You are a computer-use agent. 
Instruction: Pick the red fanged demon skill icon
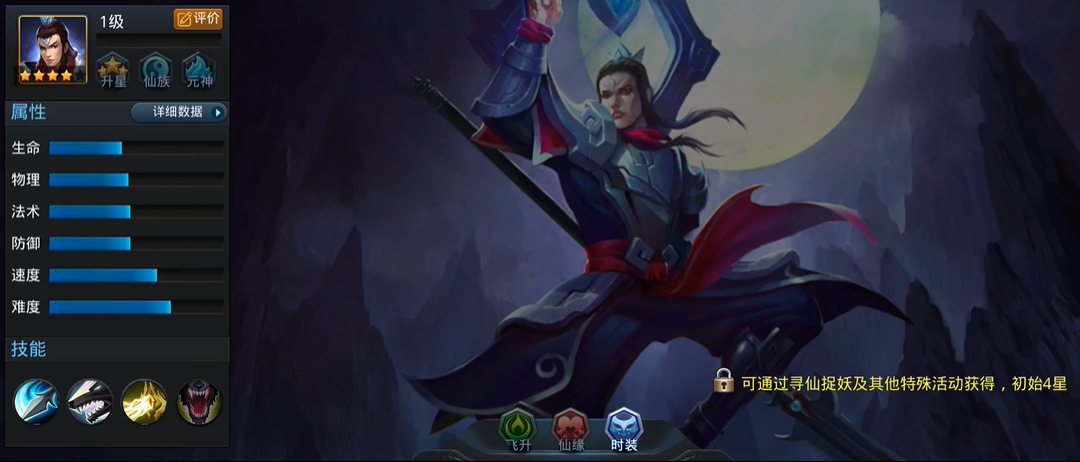199,402
